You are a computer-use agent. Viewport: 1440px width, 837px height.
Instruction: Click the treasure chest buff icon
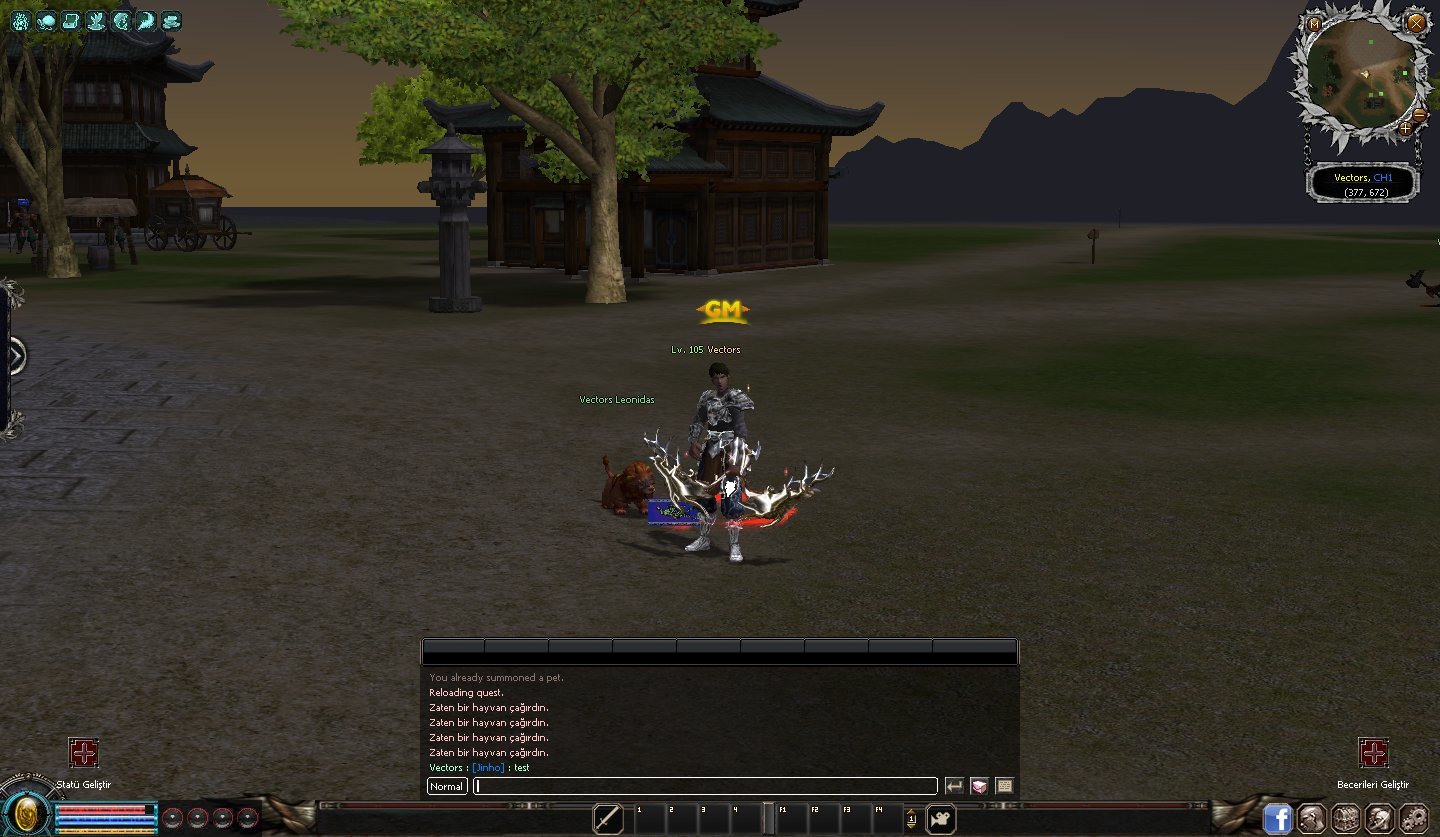[70, 20]
